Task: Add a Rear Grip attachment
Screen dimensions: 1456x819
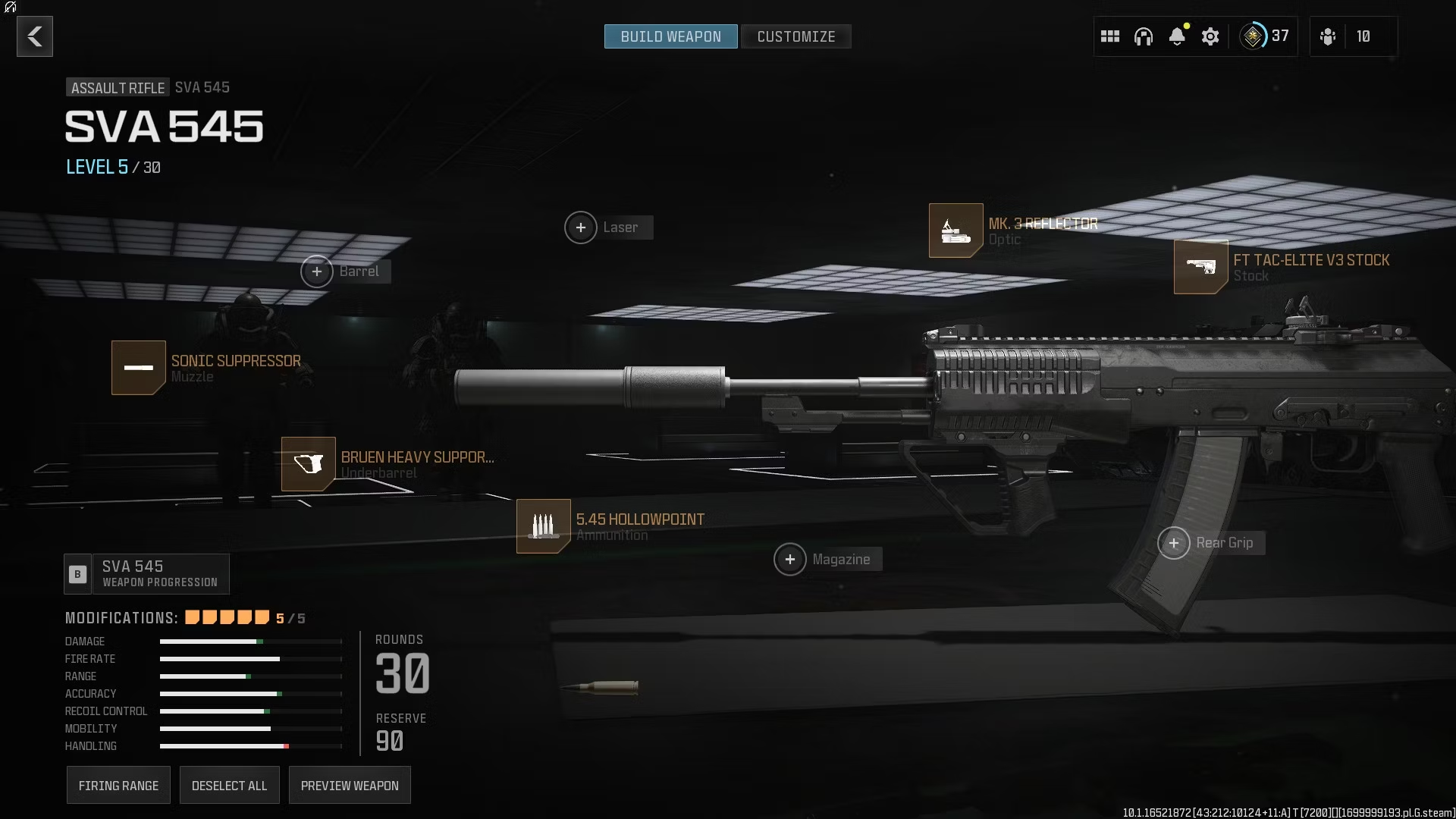Action: click(1174, 543)
